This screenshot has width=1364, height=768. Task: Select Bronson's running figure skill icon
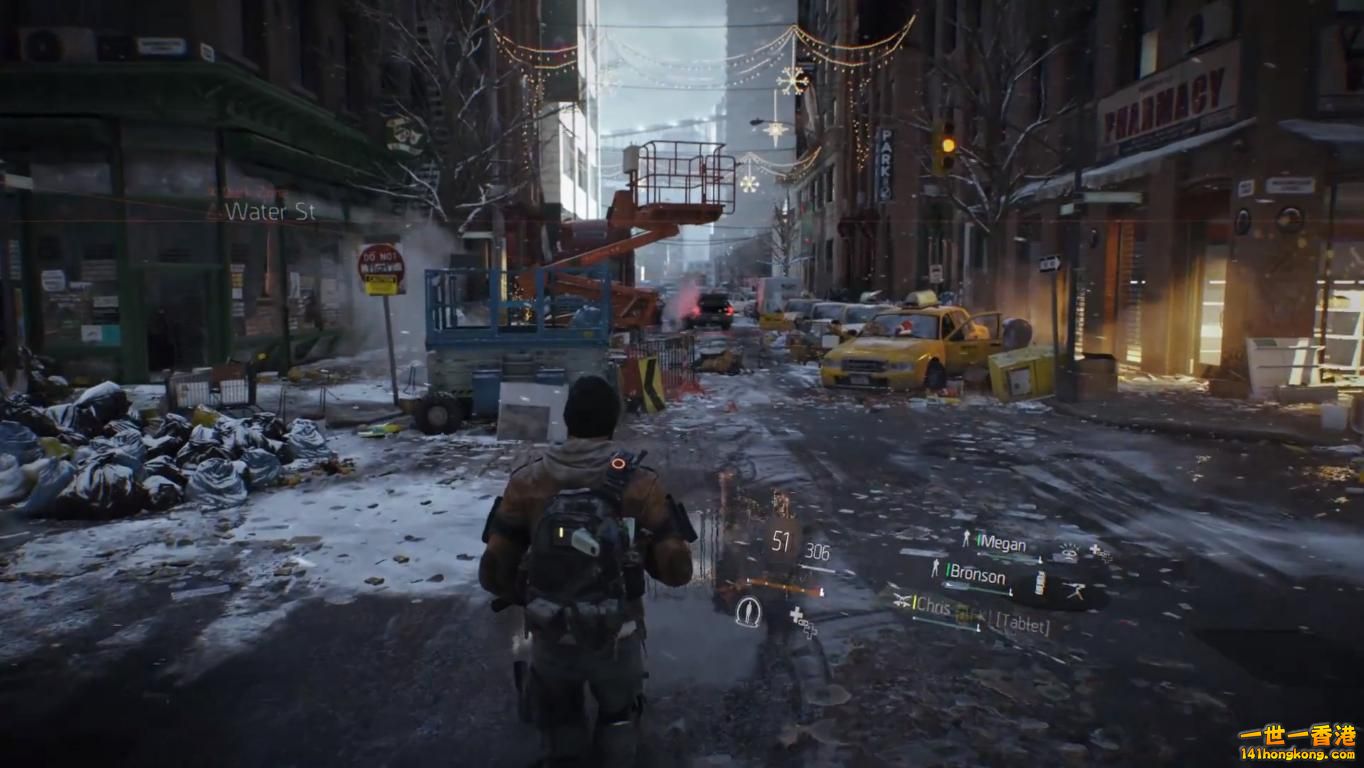coord(1075,591)
